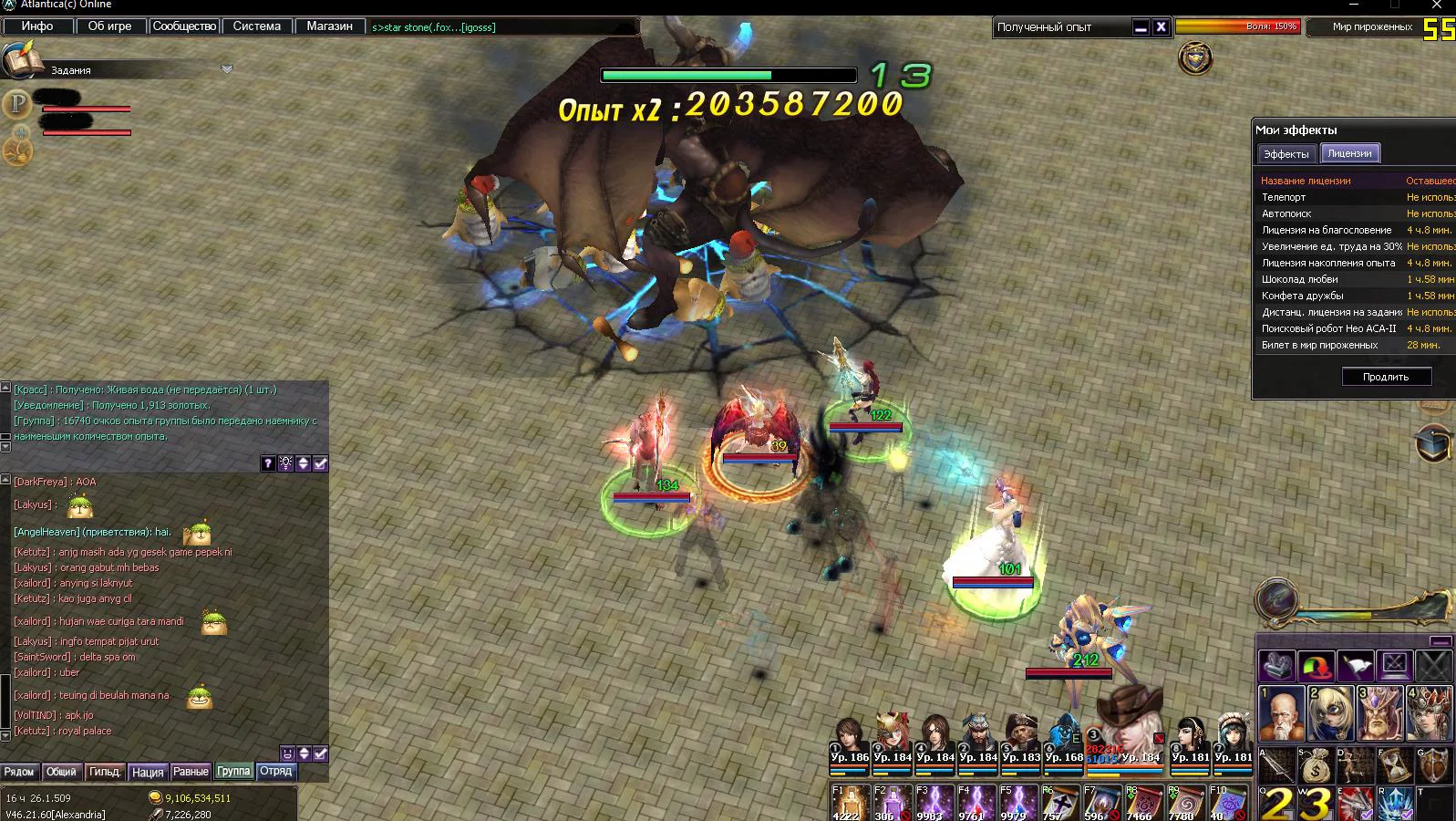Viewport: 1456px width, 821px height.
Task: Open the Сообщество menu
Action: [183, 26]
